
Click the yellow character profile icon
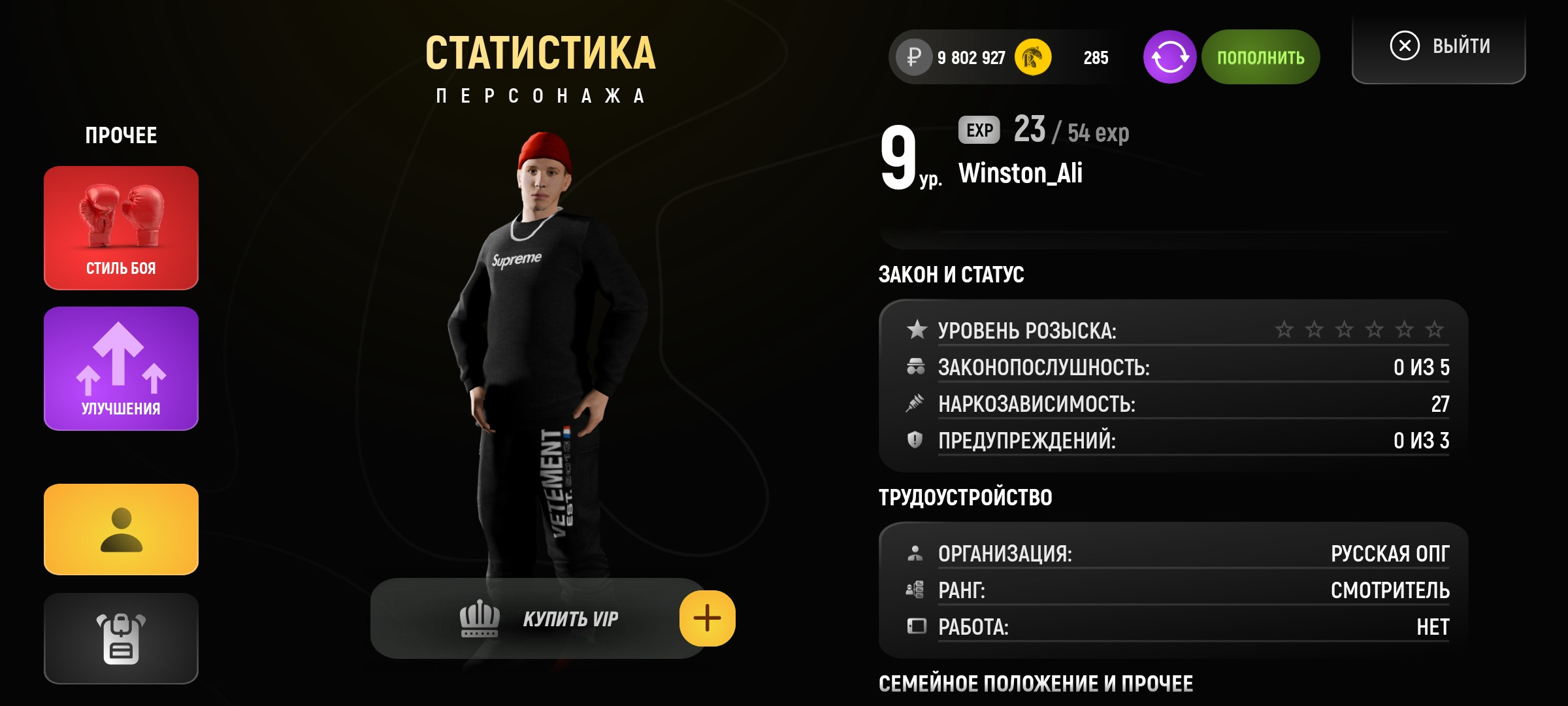click(120, 529)
